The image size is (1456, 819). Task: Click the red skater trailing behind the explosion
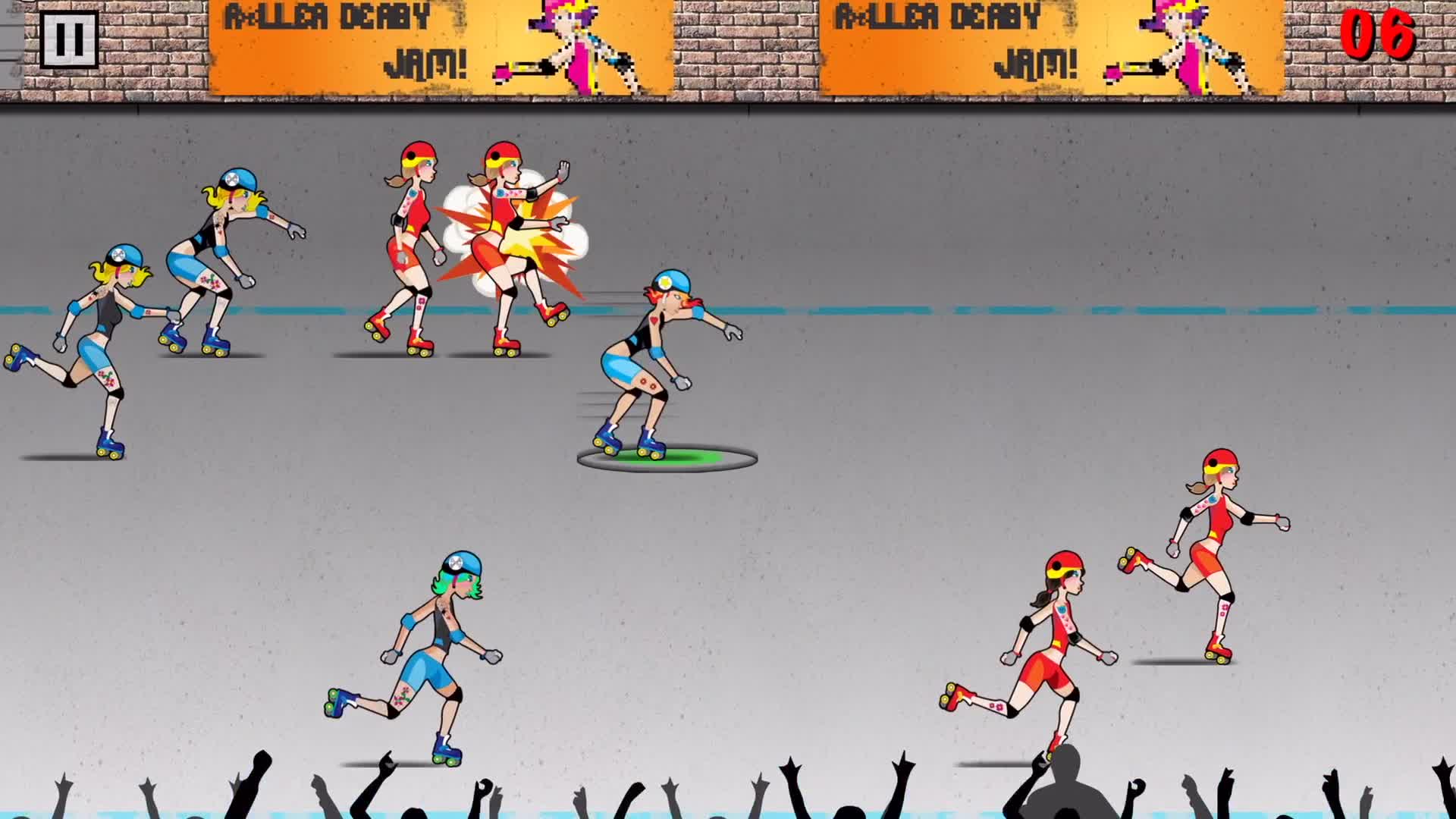click(x=409, y=243)
